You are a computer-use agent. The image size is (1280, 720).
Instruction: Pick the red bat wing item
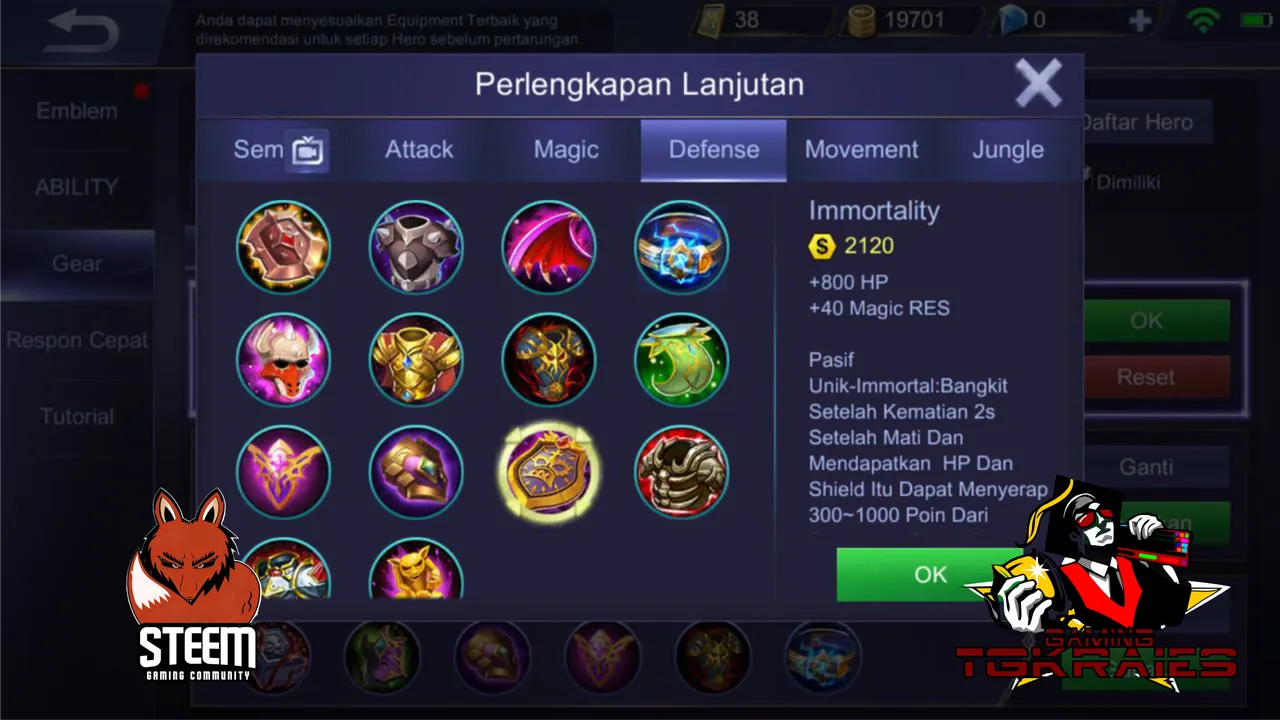click(x=548, y=247)
